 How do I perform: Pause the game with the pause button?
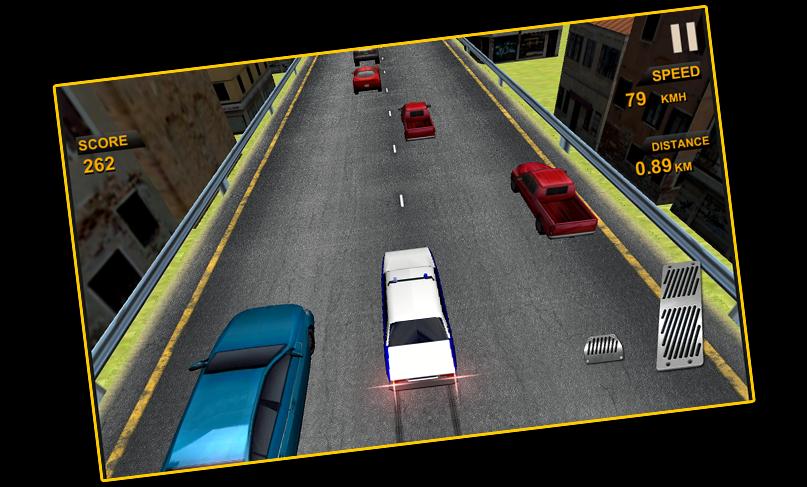point(684,38)
